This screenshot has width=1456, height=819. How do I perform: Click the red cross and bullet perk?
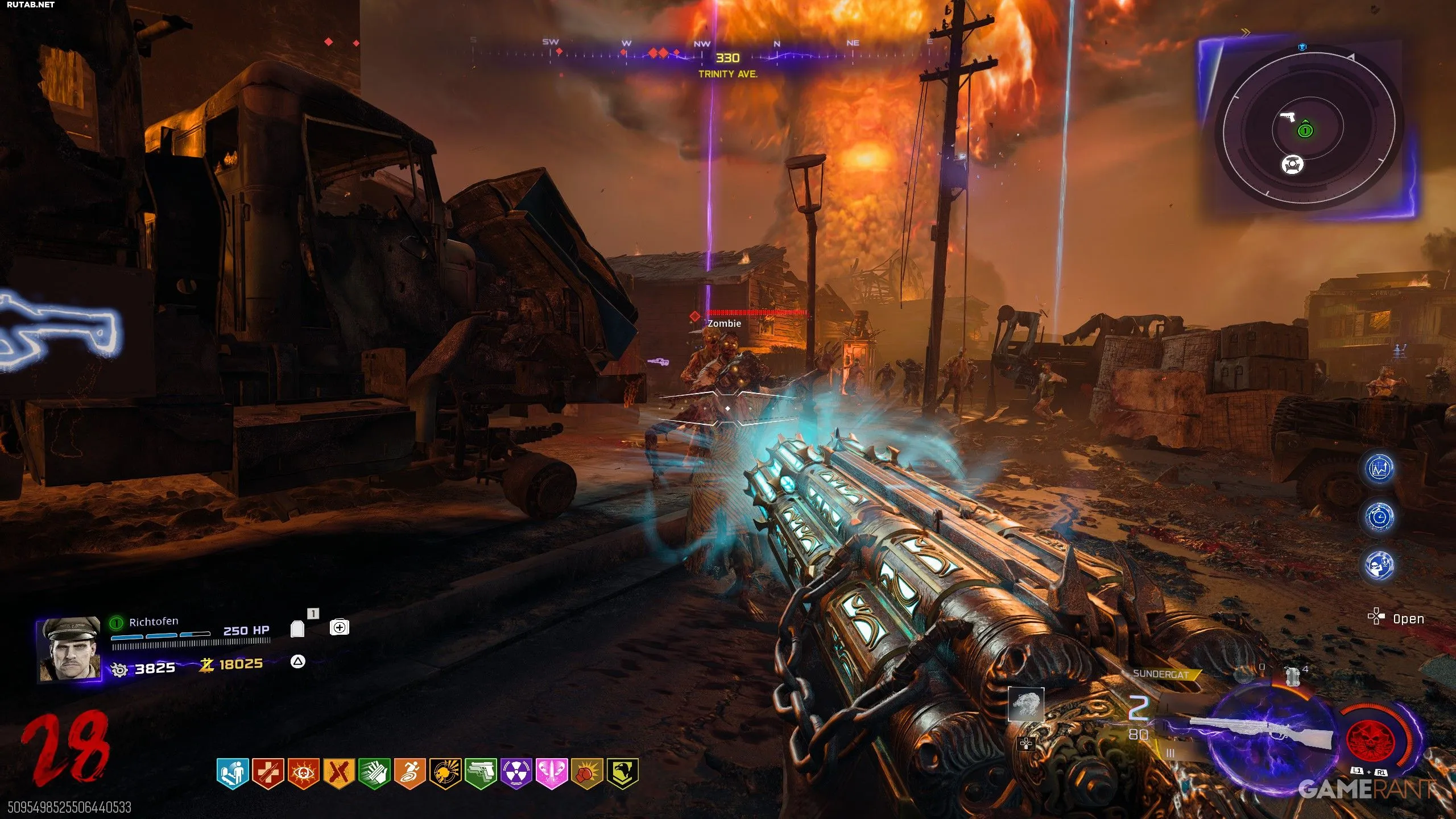pyautogui.click(x=268, y=773)
